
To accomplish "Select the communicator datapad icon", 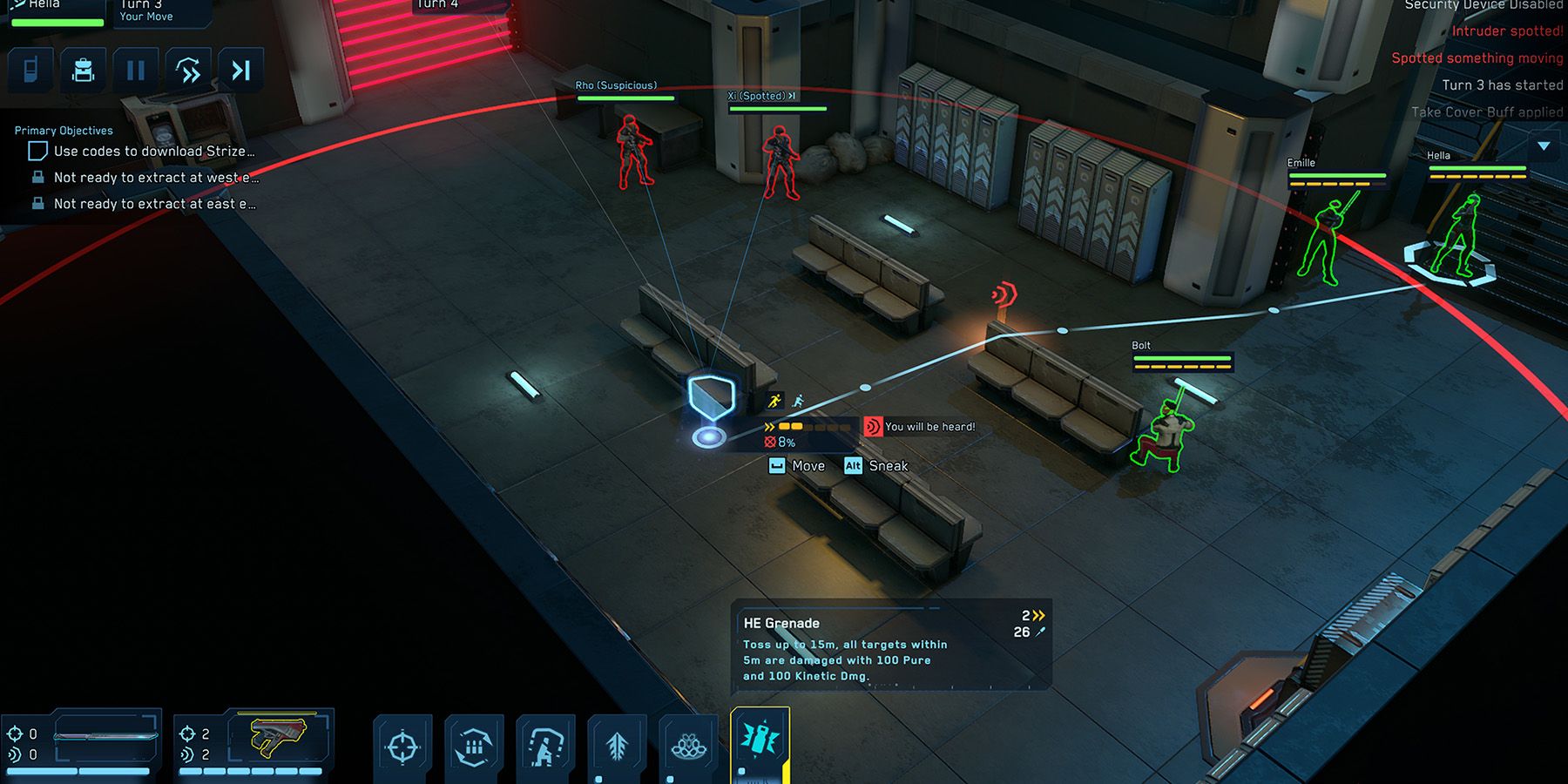I will coord(31,69).
